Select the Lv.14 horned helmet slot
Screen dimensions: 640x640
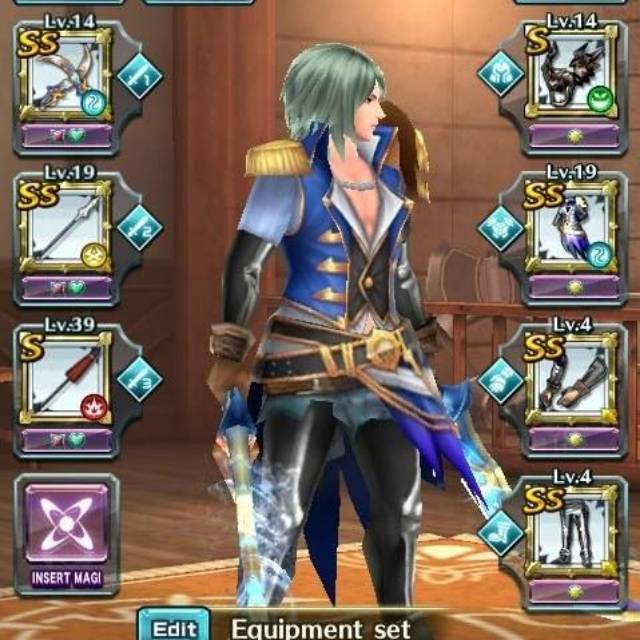[573, 80]
